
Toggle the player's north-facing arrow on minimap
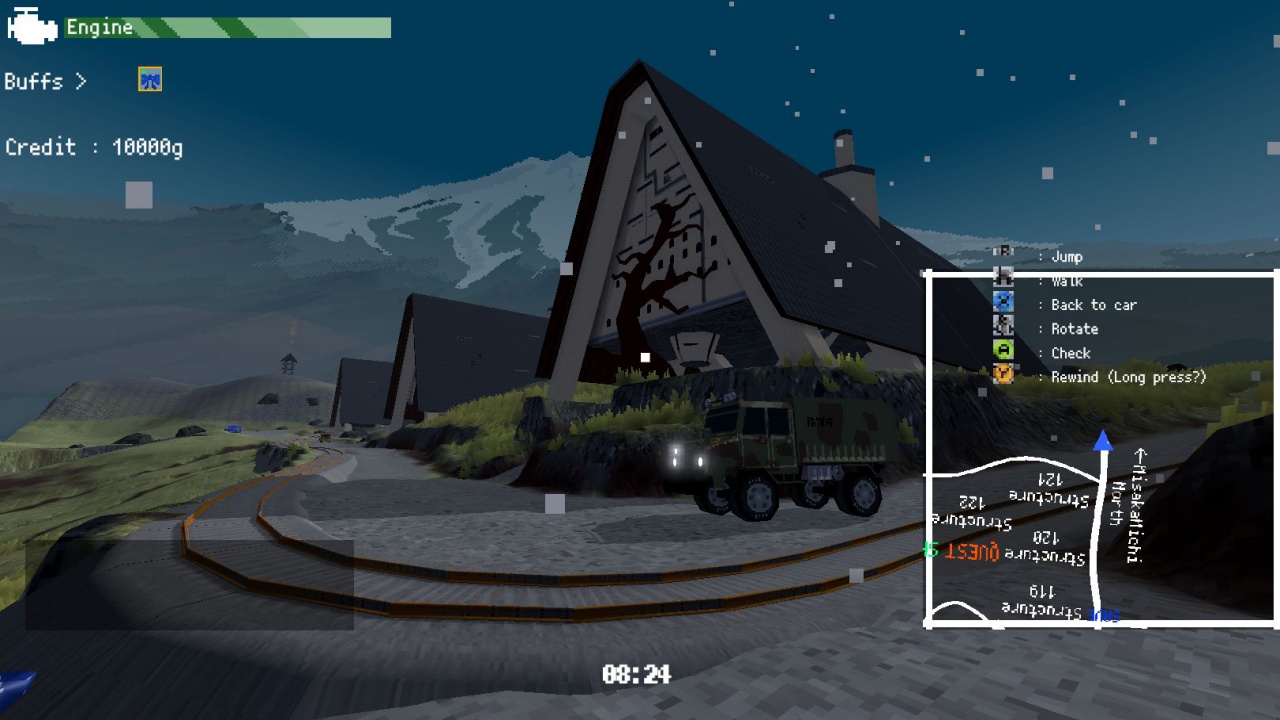point(1104,440)
